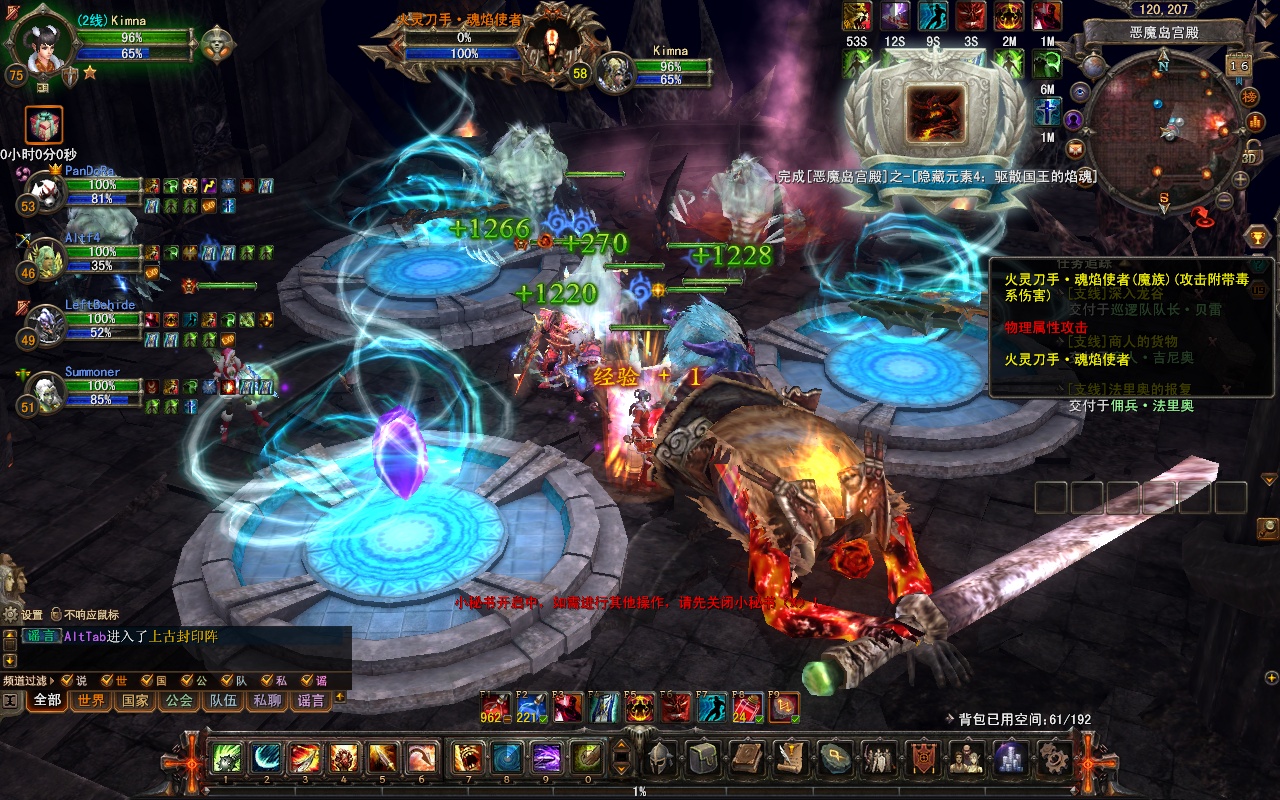Open chat 设置 gear button

coord(12,615)
